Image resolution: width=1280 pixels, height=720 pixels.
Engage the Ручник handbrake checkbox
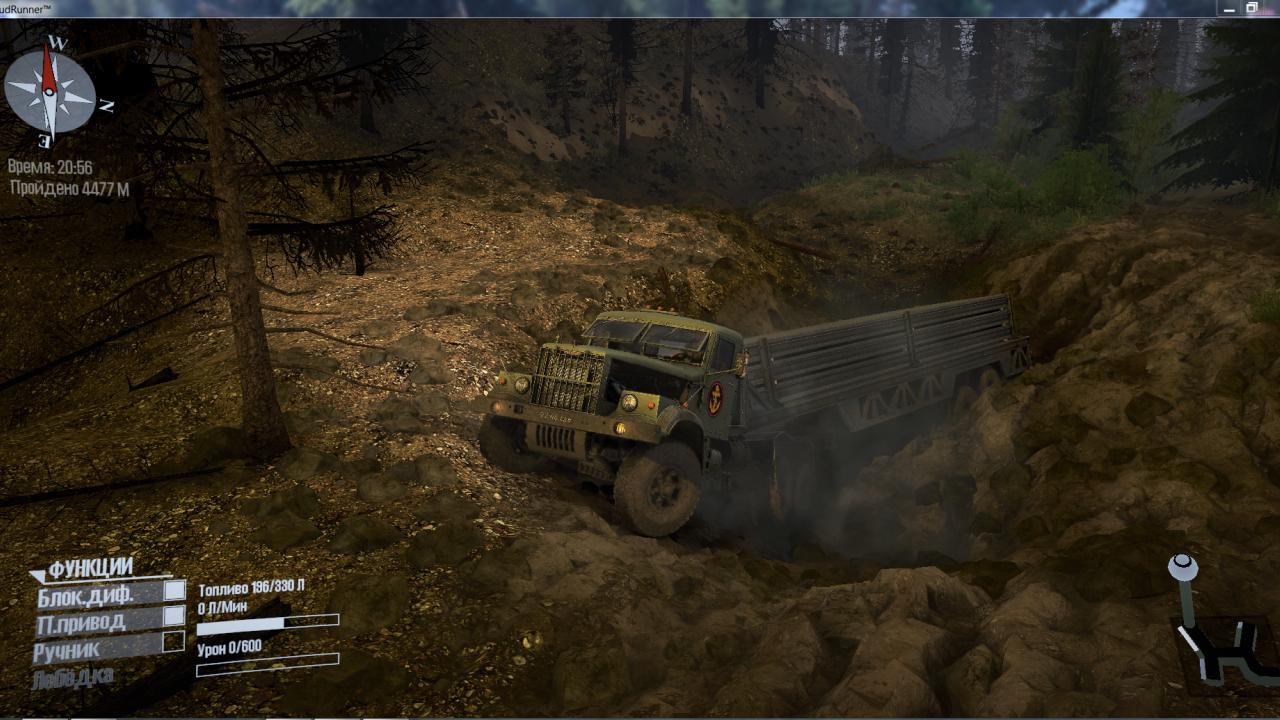[174, 641]
